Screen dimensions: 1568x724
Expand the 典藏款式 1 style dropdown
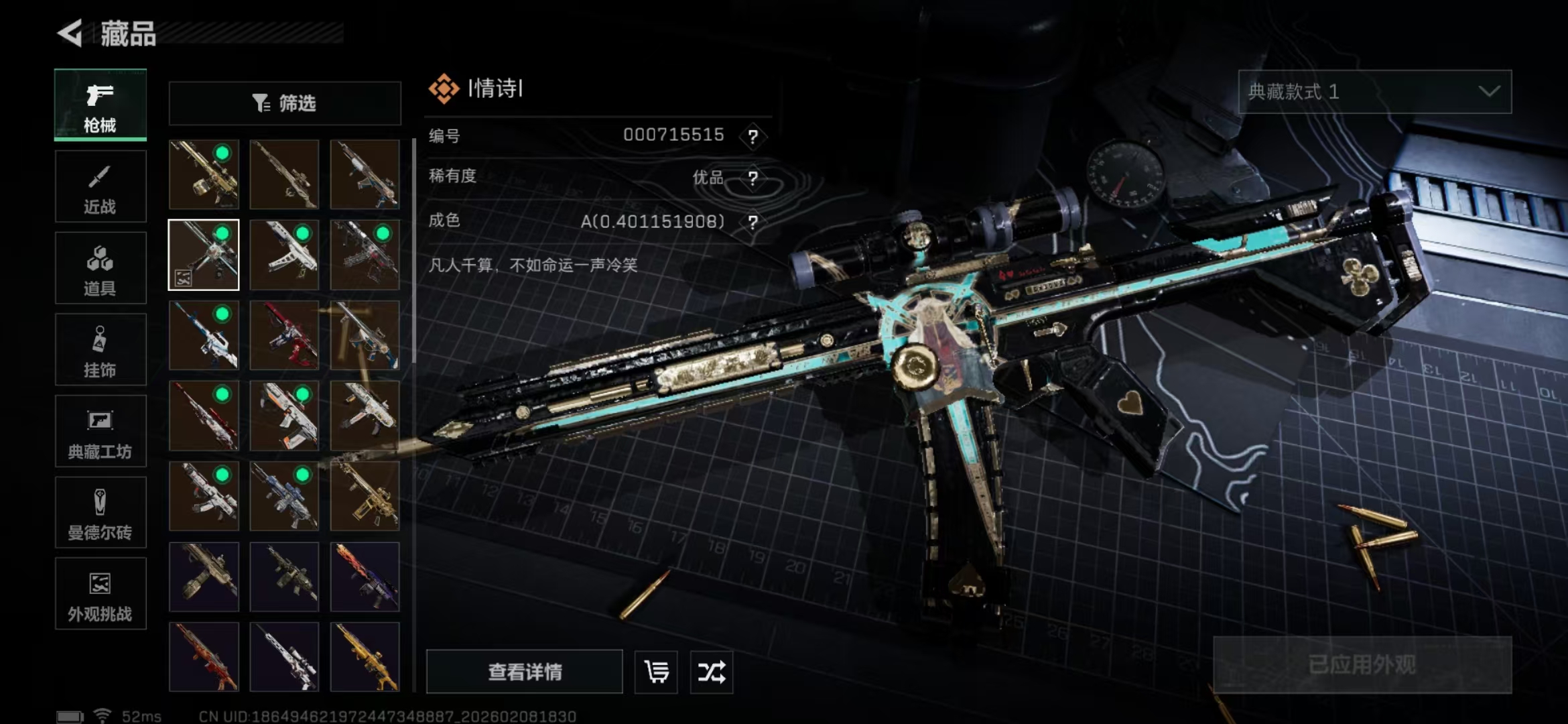point(1374,93)
